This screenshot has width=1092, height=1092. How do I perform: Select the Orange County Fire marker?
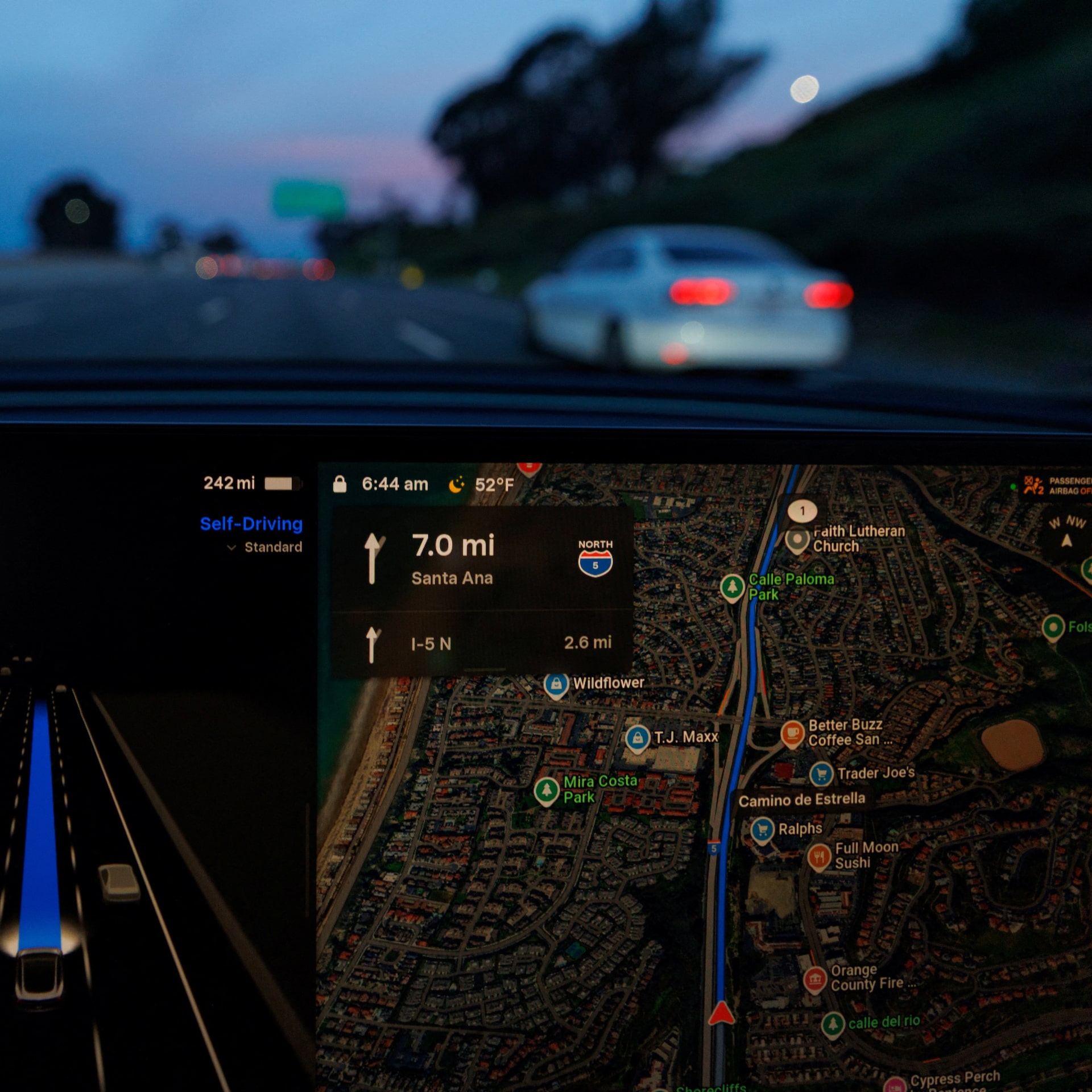click(814, 979)
